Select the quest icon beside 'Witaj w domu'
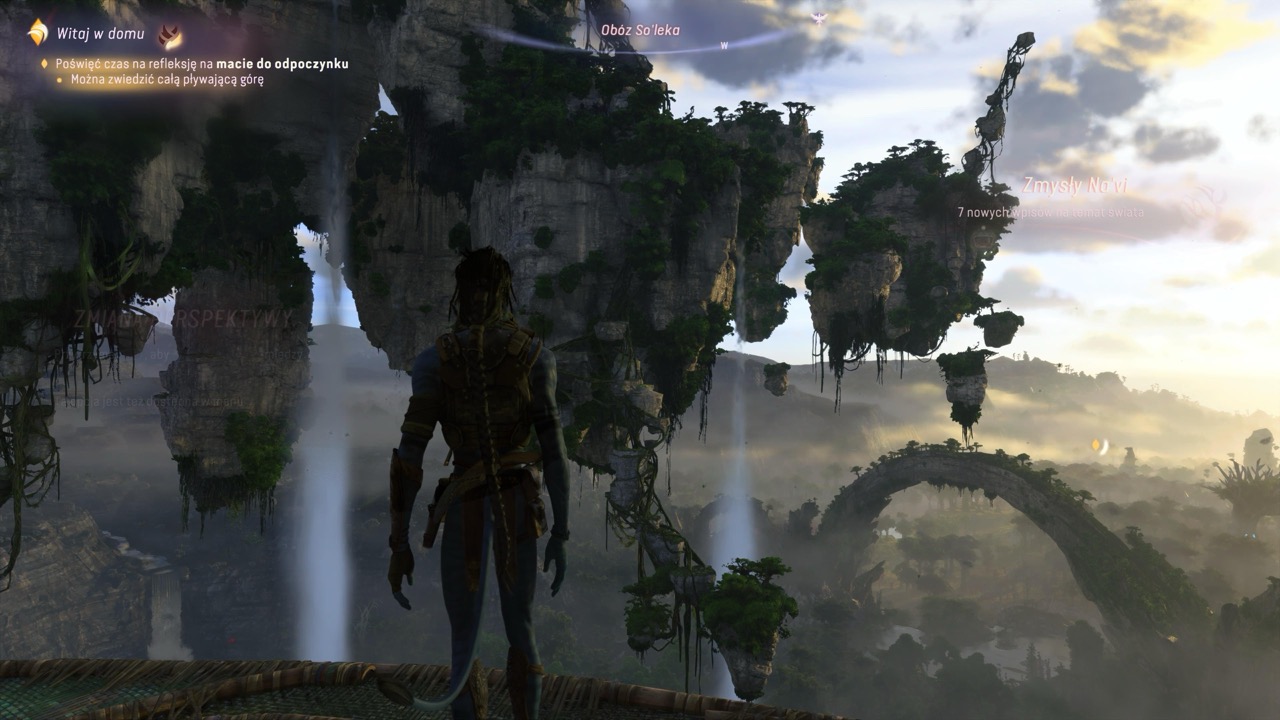 click(x=37, y=33)
